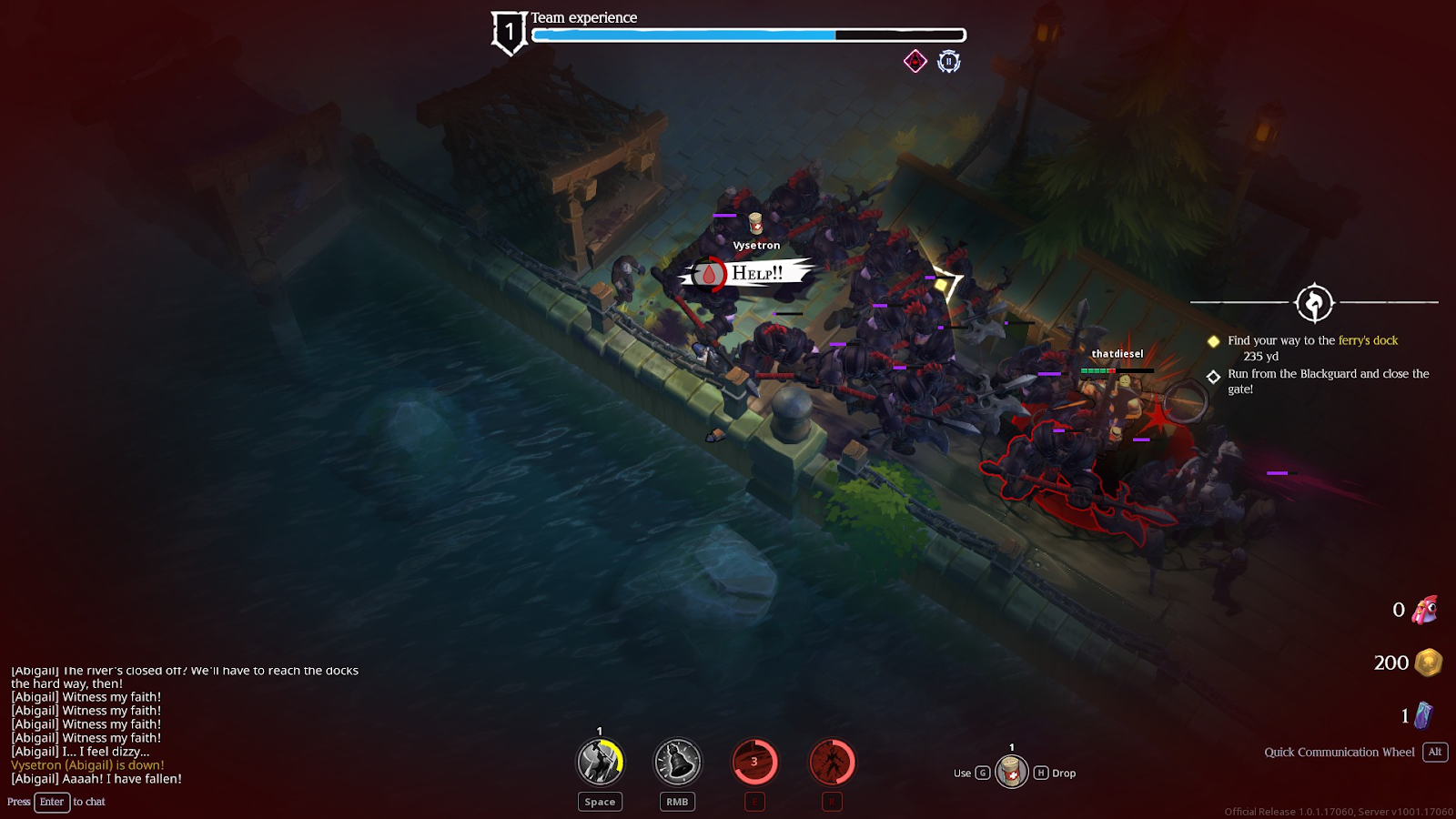Click the gold coin currency icon
Screen dimensions: 1456x819
[x=1429, y=662]
